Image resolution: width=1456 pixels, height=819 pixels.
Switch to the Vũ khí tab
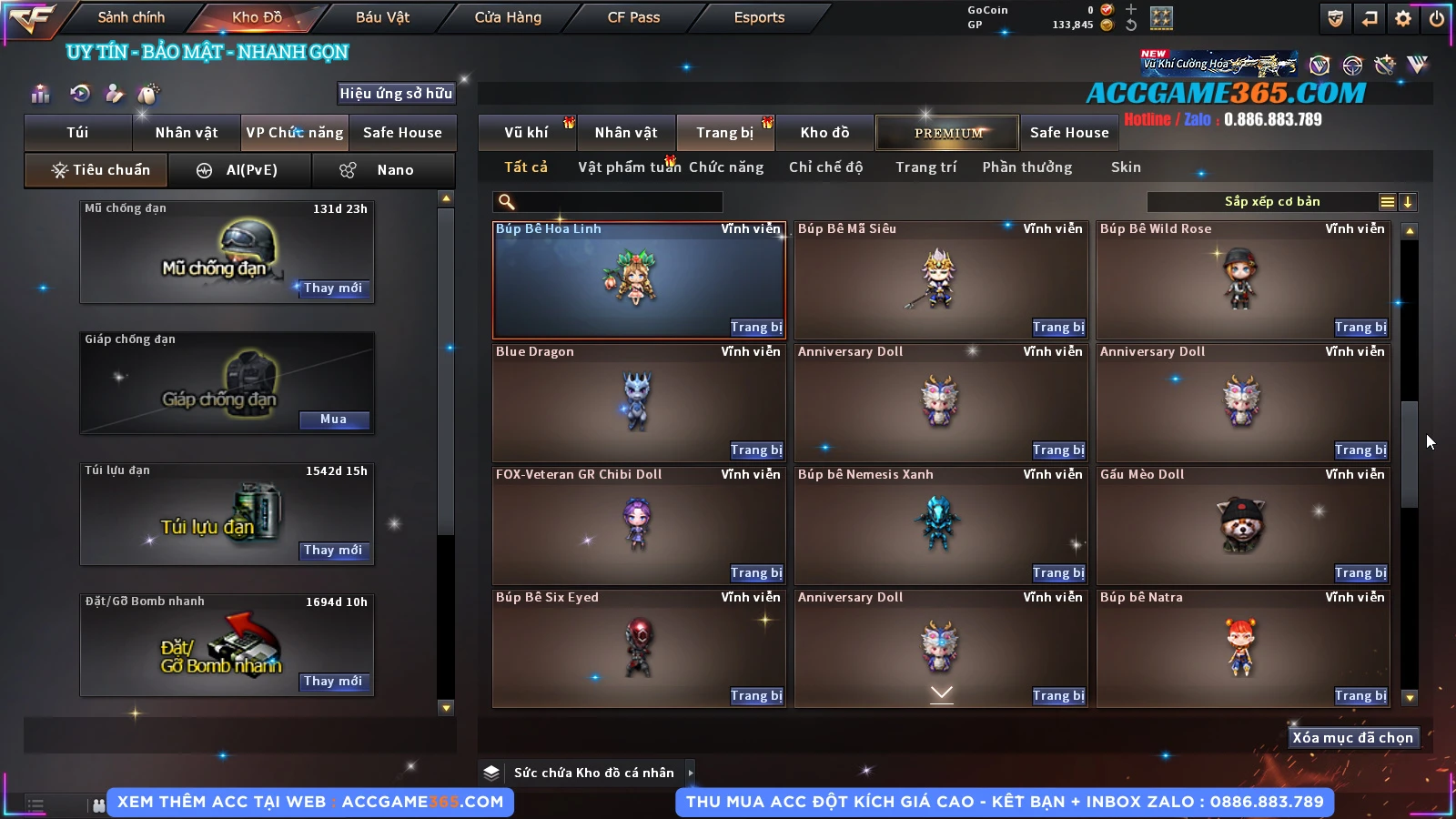[x=526, y=133]
